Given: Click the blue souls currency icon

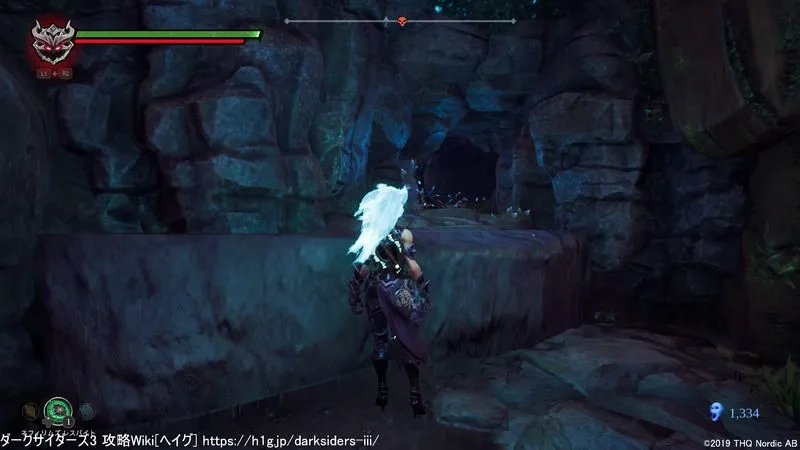Looking at the screenshot, I should coord(714,410).
